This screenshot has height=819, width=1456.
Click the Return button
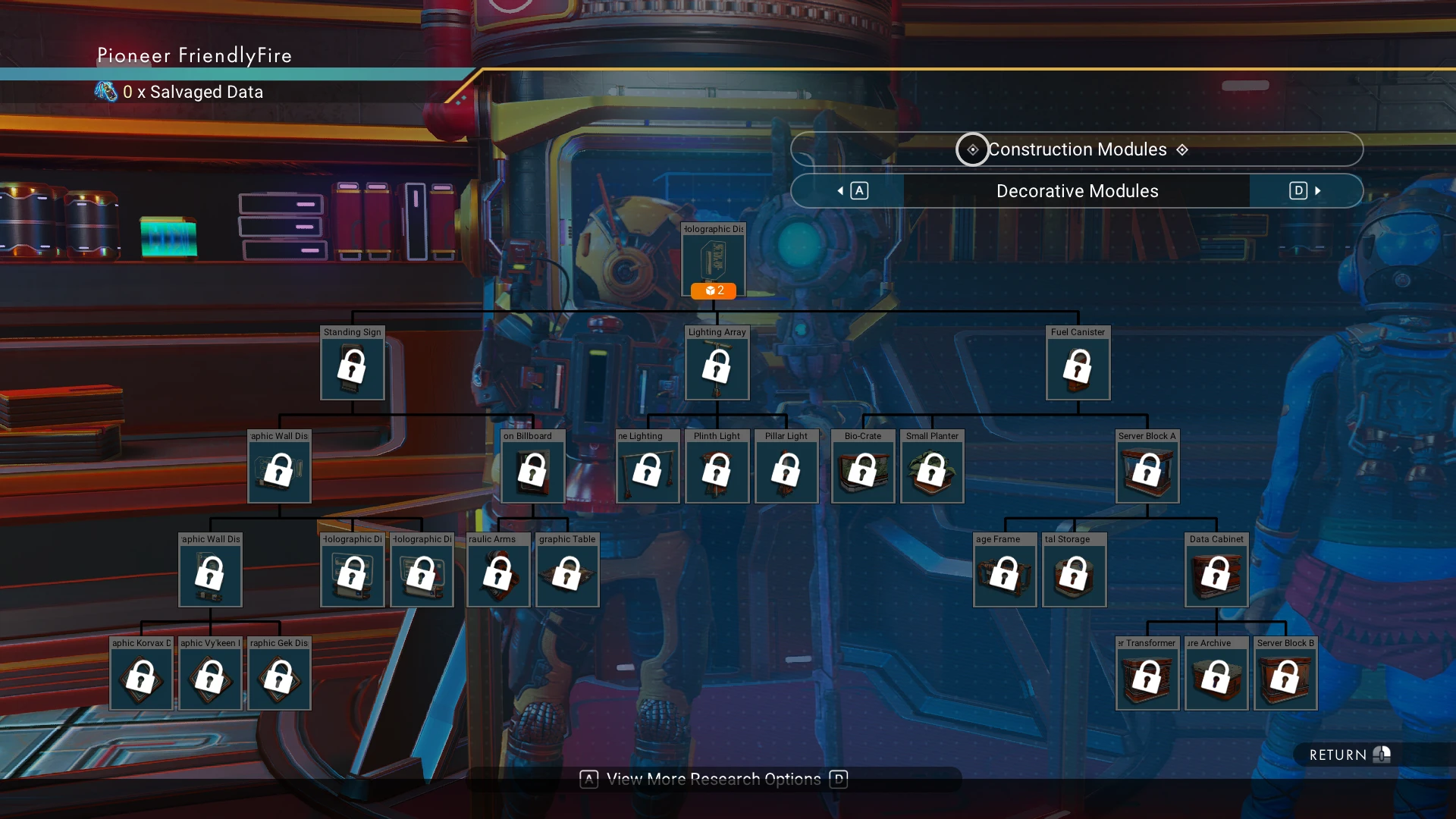point(1348,755)
